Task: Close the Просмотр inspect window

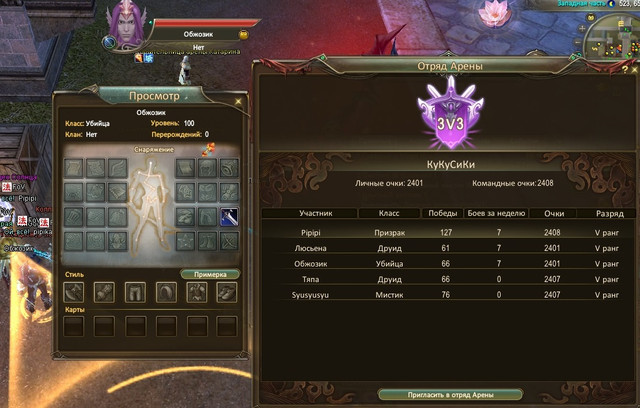Action: [238, 101]
